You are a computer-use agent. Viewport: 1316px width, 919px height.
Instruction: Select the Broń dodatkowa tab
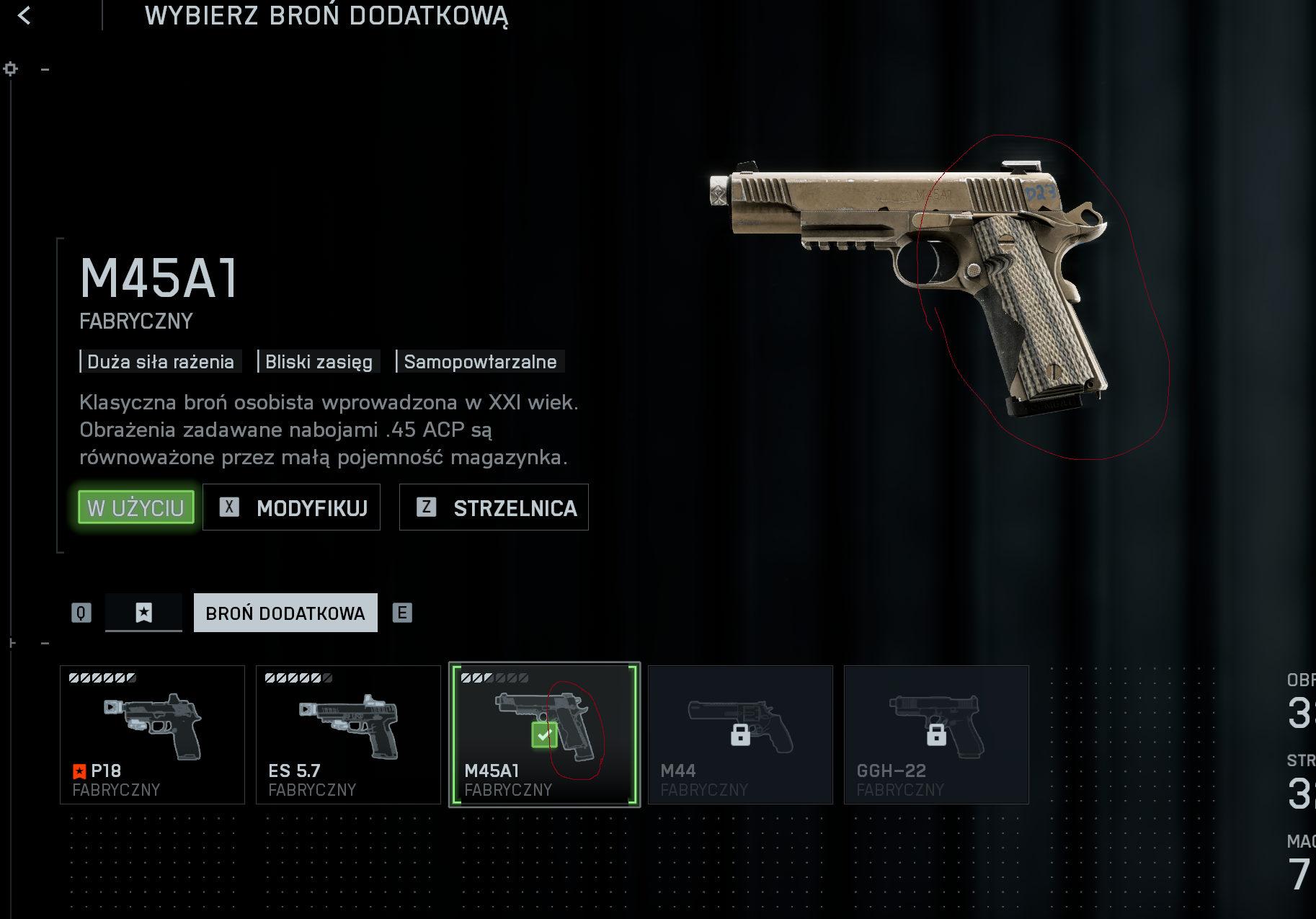click(285, 613)
